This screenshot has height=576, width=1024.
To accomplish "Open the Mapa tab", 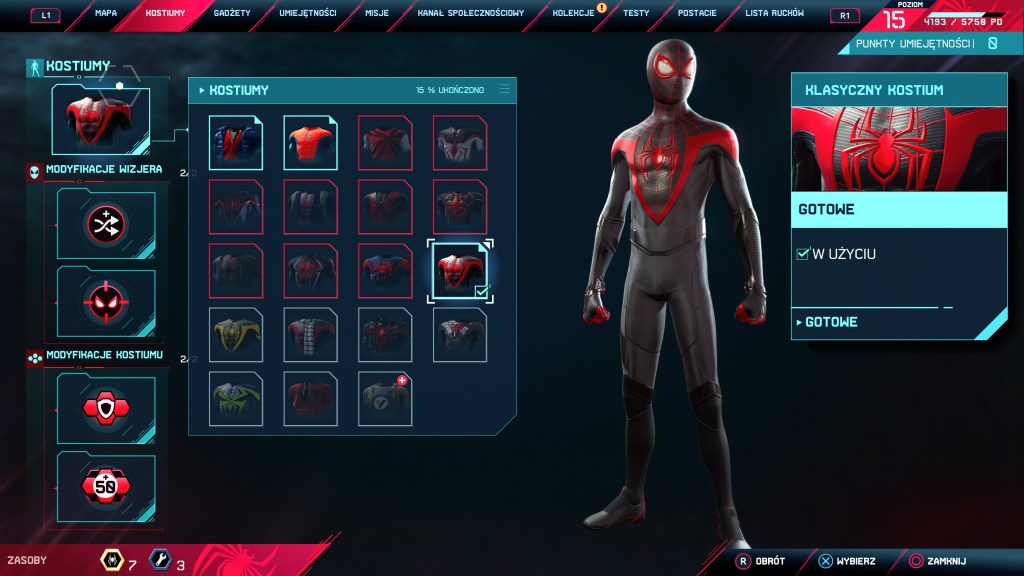I will point(106,14).
